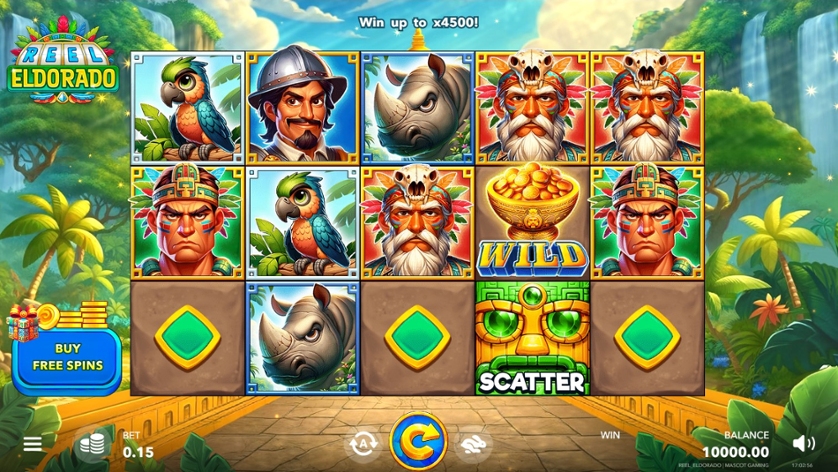Open the bet settings coin stack icon

(x=93, y=443)
